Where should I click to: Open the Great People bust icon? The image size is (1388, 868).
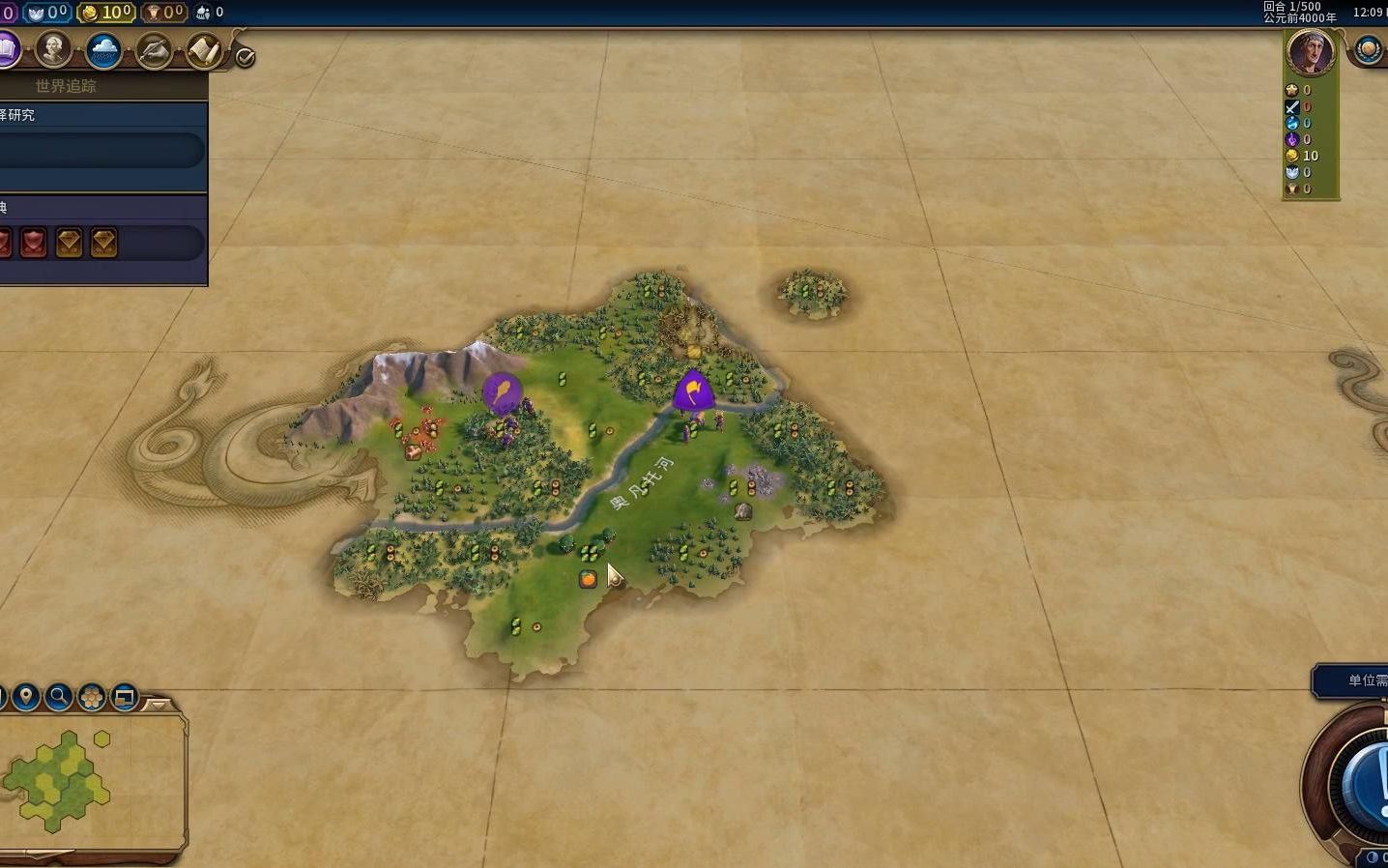pyautogui.click(x=54, y=49)
